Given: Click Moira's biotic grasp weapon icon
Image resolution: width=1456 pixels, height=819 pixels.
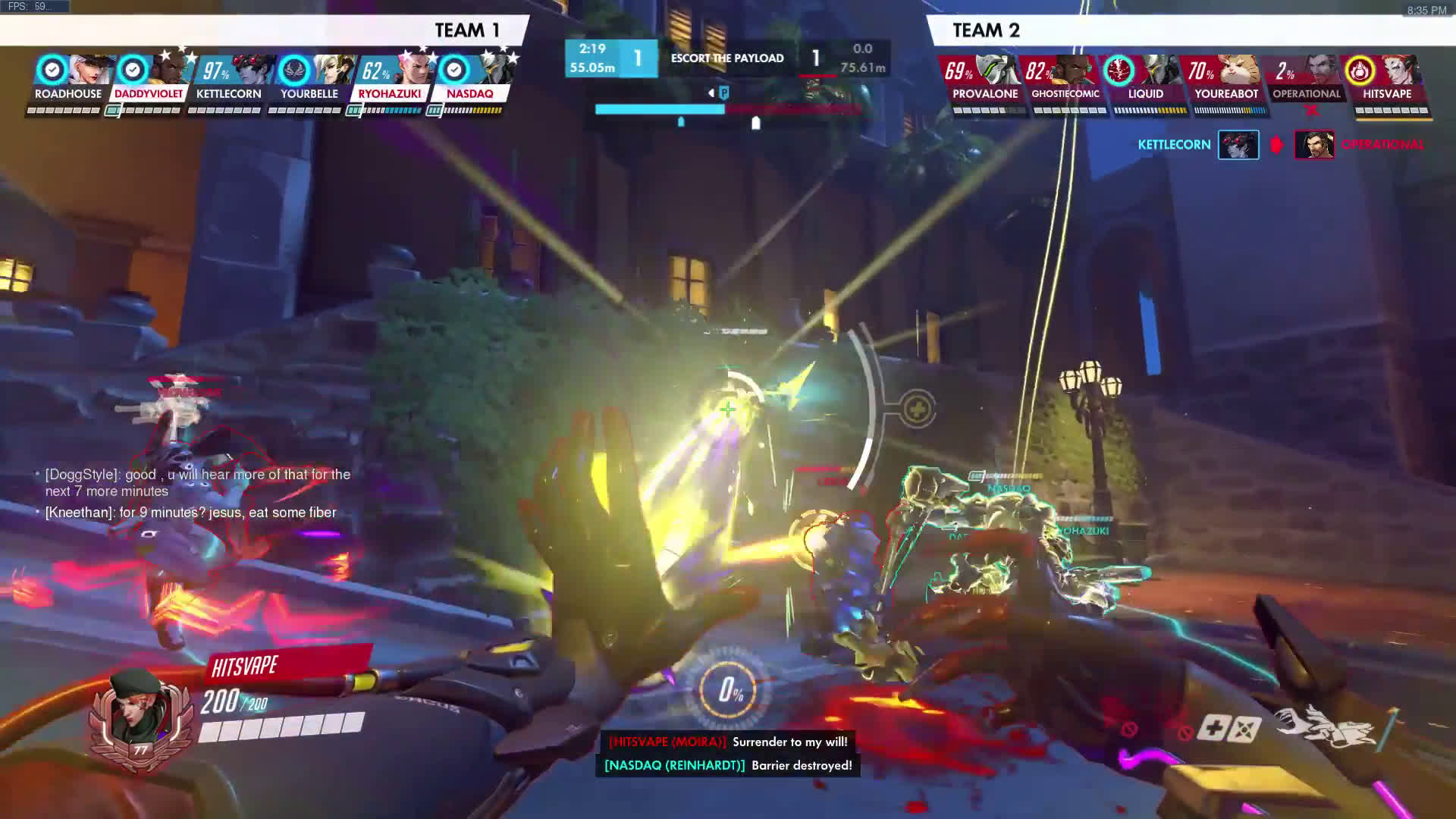Looking at the screenshot, I should click(1329, 729).
